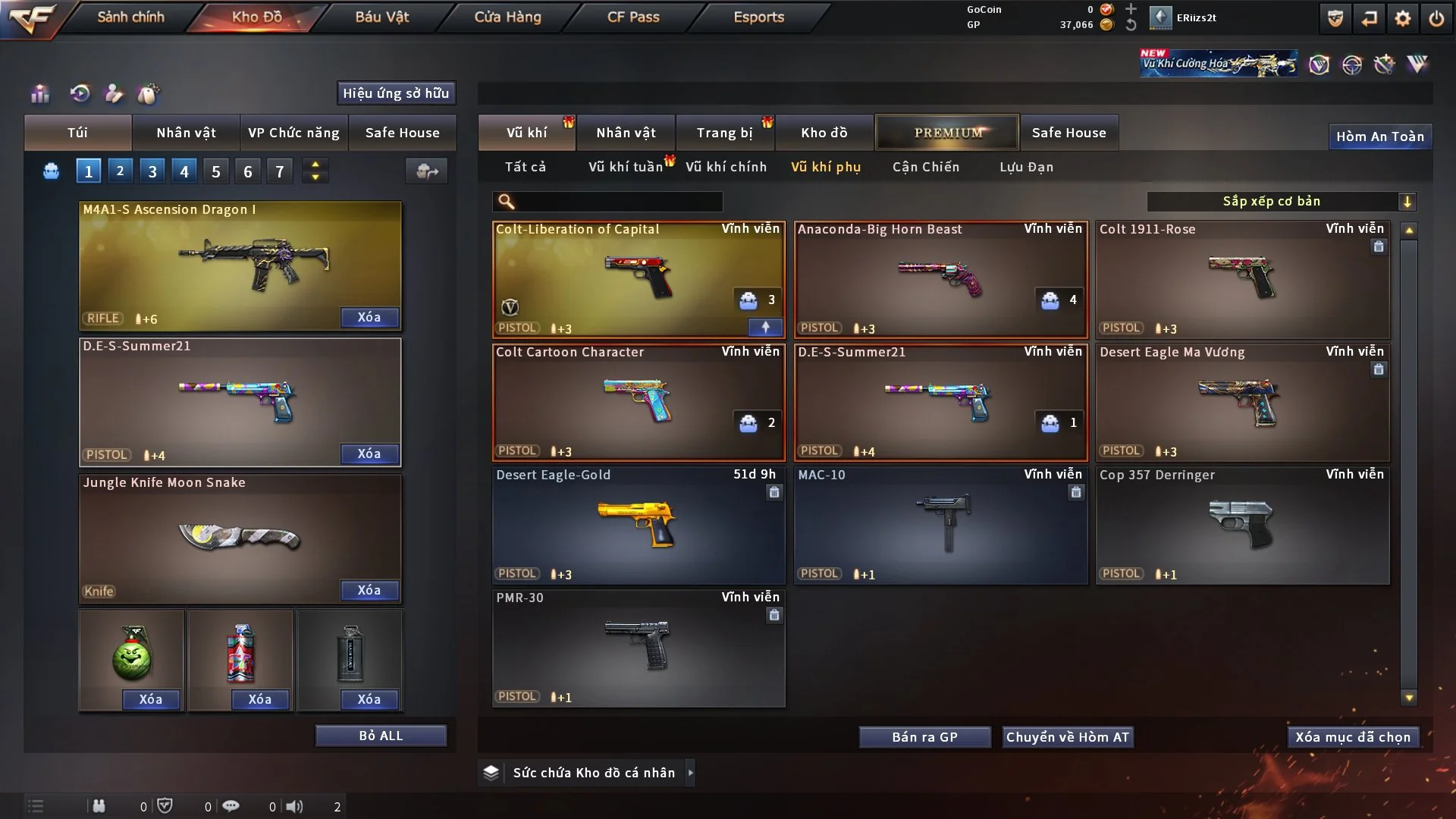
Task: Open the Sắp xếp cơ bản sort dropdown
Action: [x=1281, y=202]
